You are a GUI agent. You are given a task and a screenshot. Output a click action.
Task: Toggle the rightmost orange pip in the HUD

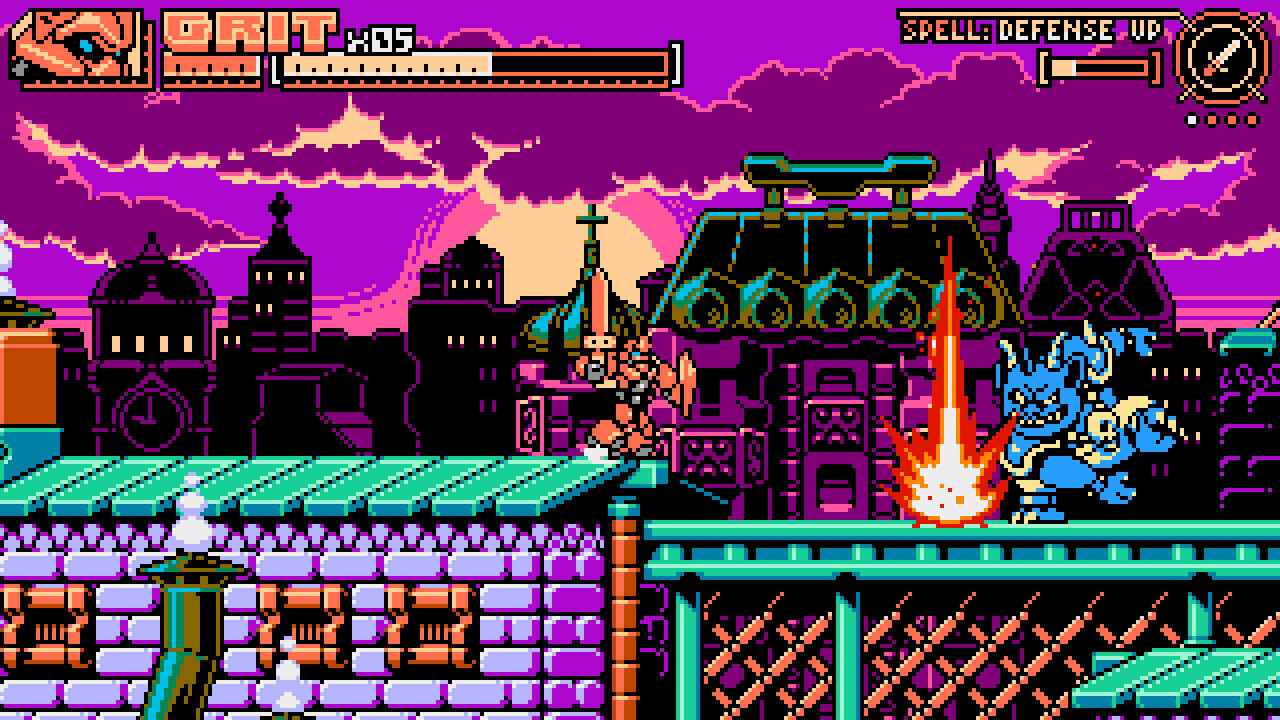[x=1253, y=121]
